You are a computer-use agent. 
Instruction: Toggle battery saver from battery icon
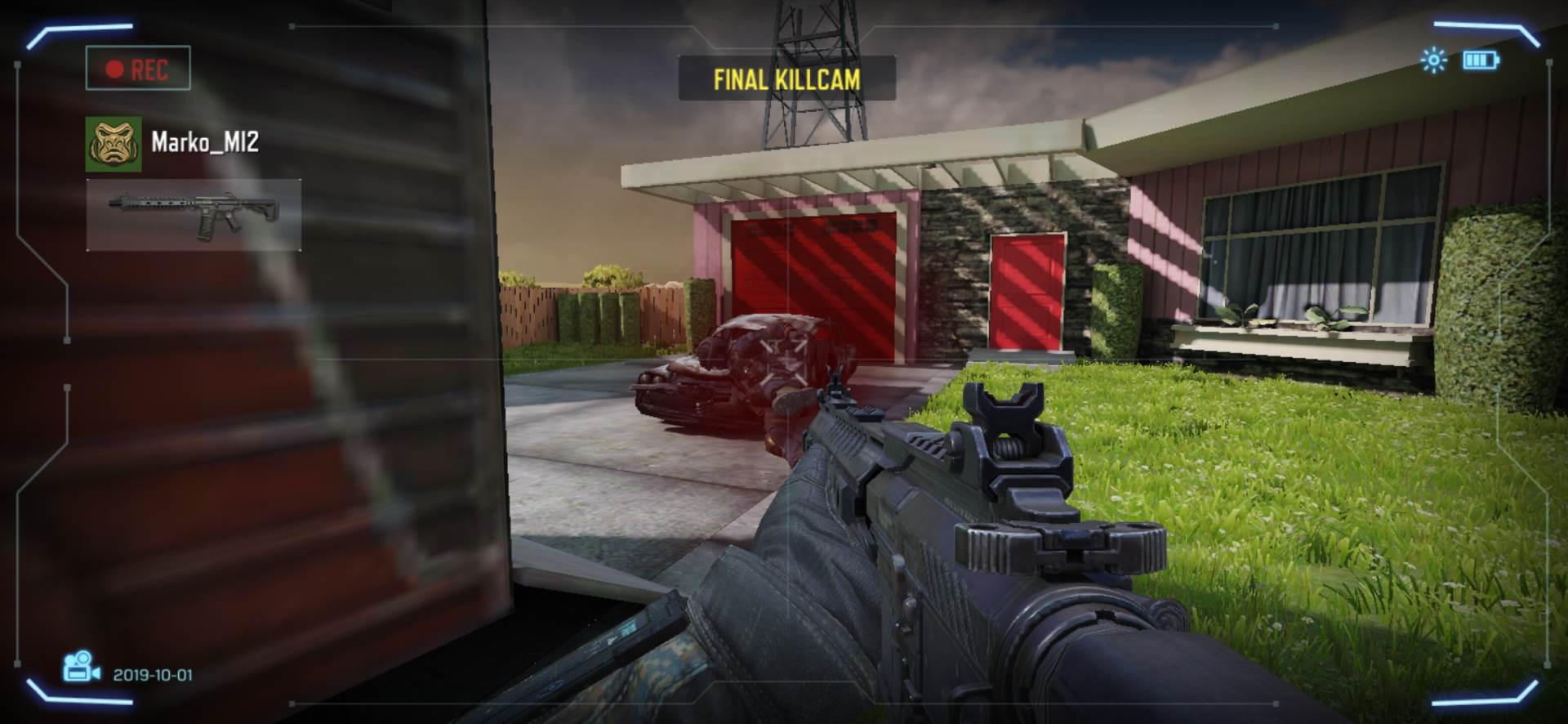(1479, 59)
